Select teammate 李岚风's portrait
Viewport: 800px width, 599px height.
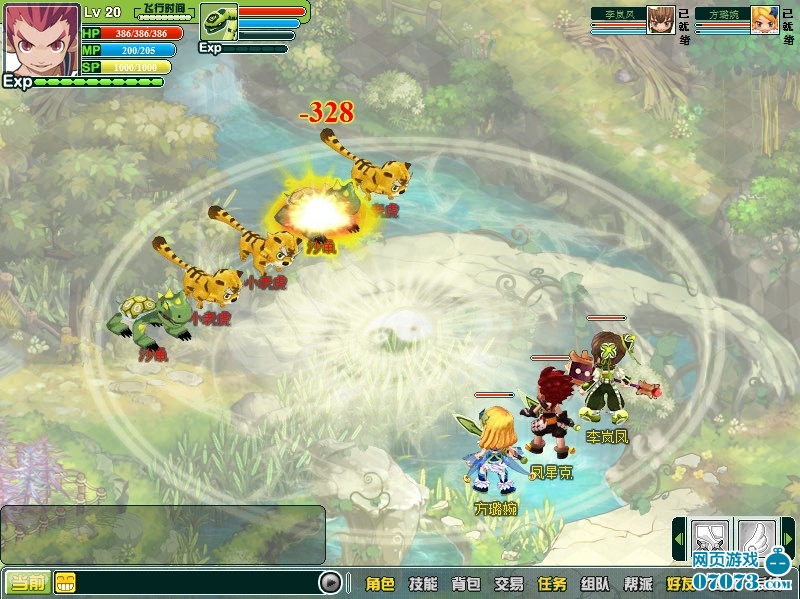[660, 20]
